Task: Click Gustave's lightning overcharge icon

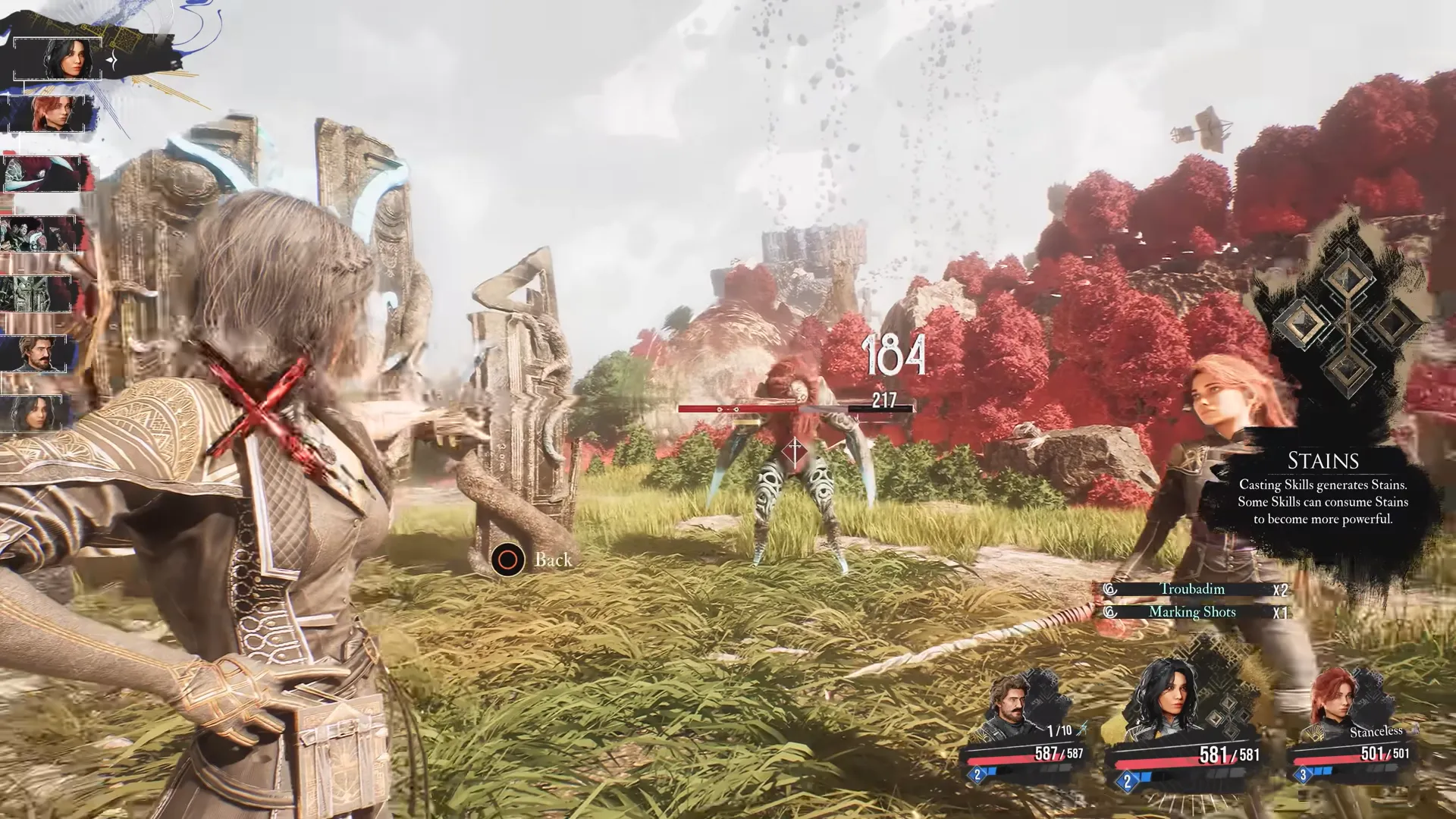Action: point(1082,729)
